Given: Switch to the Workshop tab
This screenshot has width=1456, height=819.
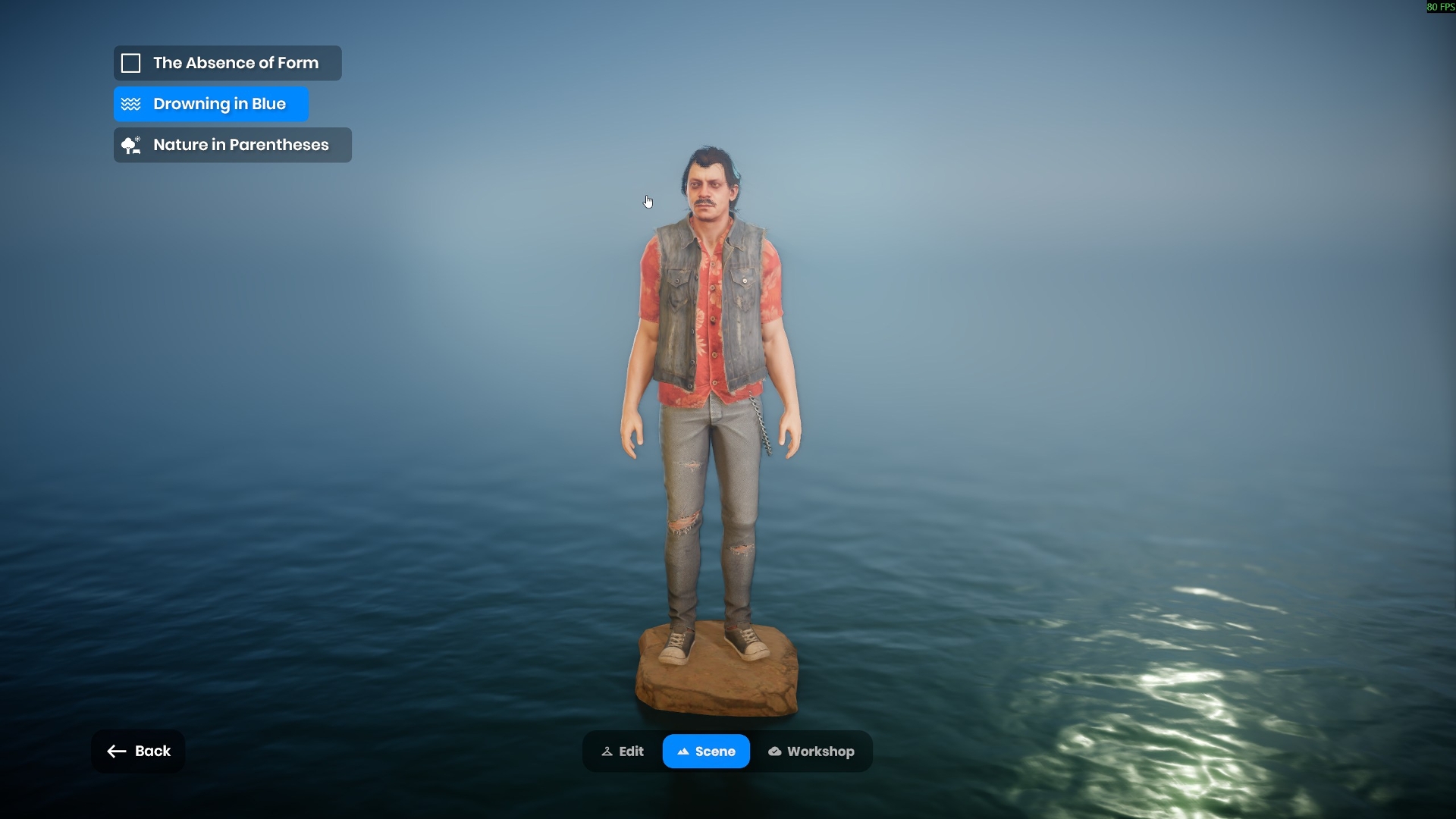Looking at the screenshot, I should [x=811, y=752].
